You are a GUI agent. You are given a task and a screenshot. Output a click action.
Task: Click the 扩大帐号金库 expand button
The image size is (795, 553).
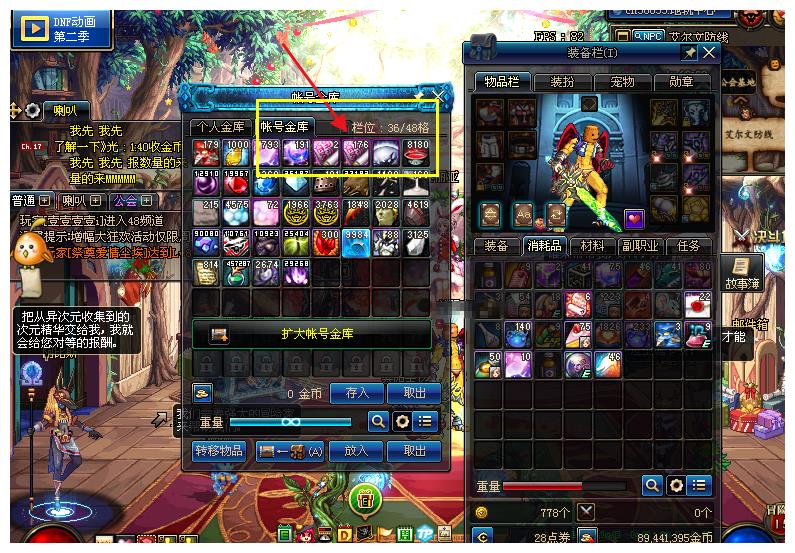pos(312,335)
